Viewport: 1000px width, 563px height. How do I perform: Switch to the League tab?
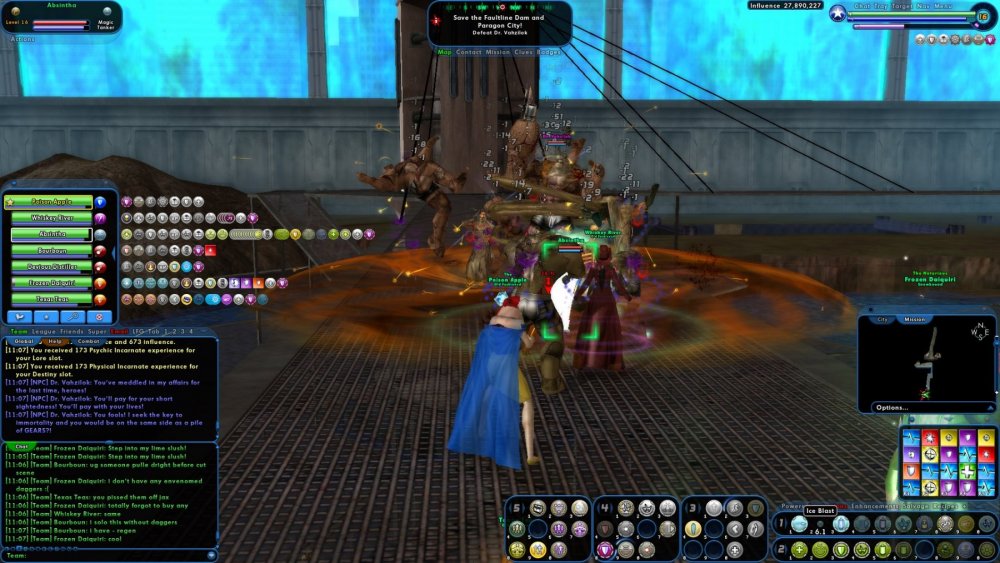(45, 331)
